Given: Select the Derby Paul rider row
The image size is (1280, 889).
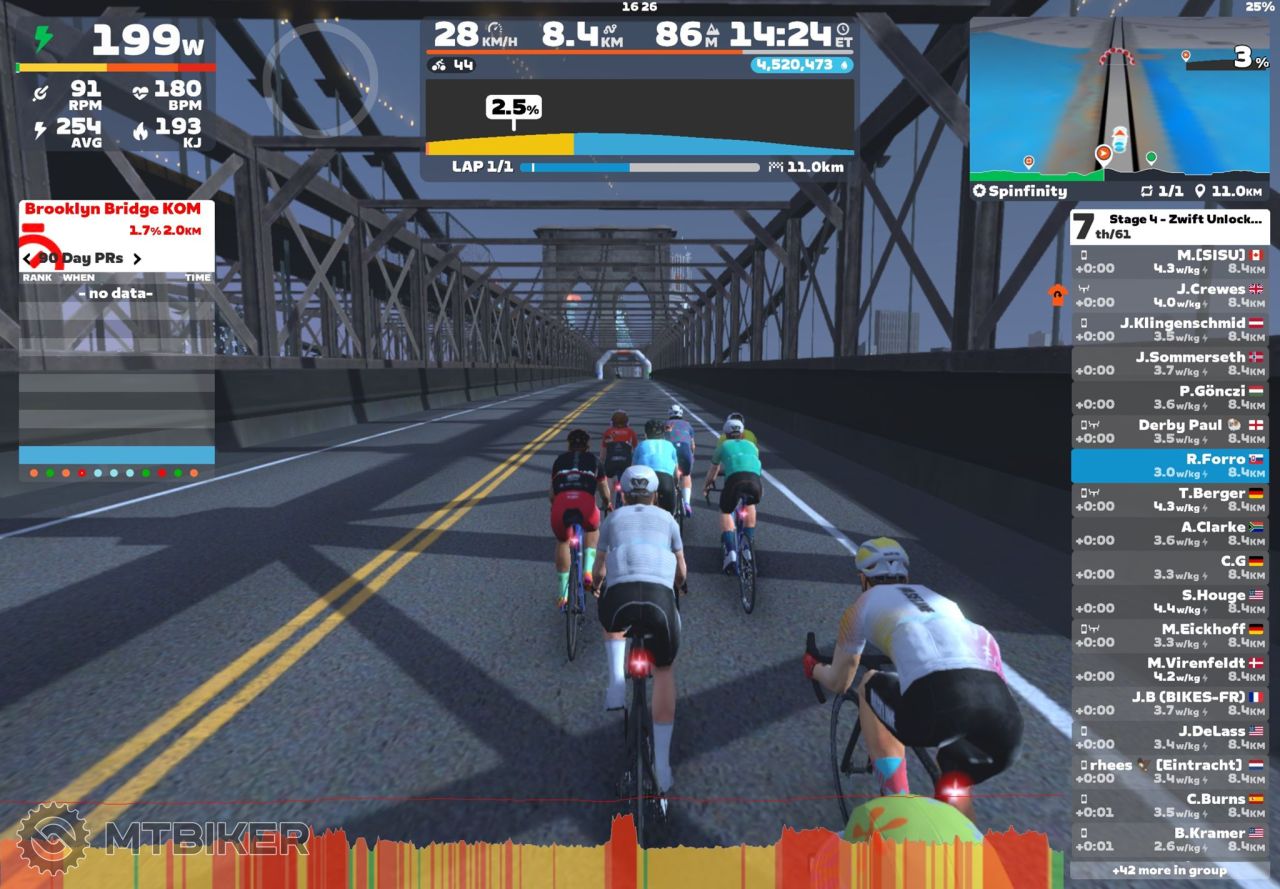Looking at the screenshot, I should click(x=1170, y=431).
